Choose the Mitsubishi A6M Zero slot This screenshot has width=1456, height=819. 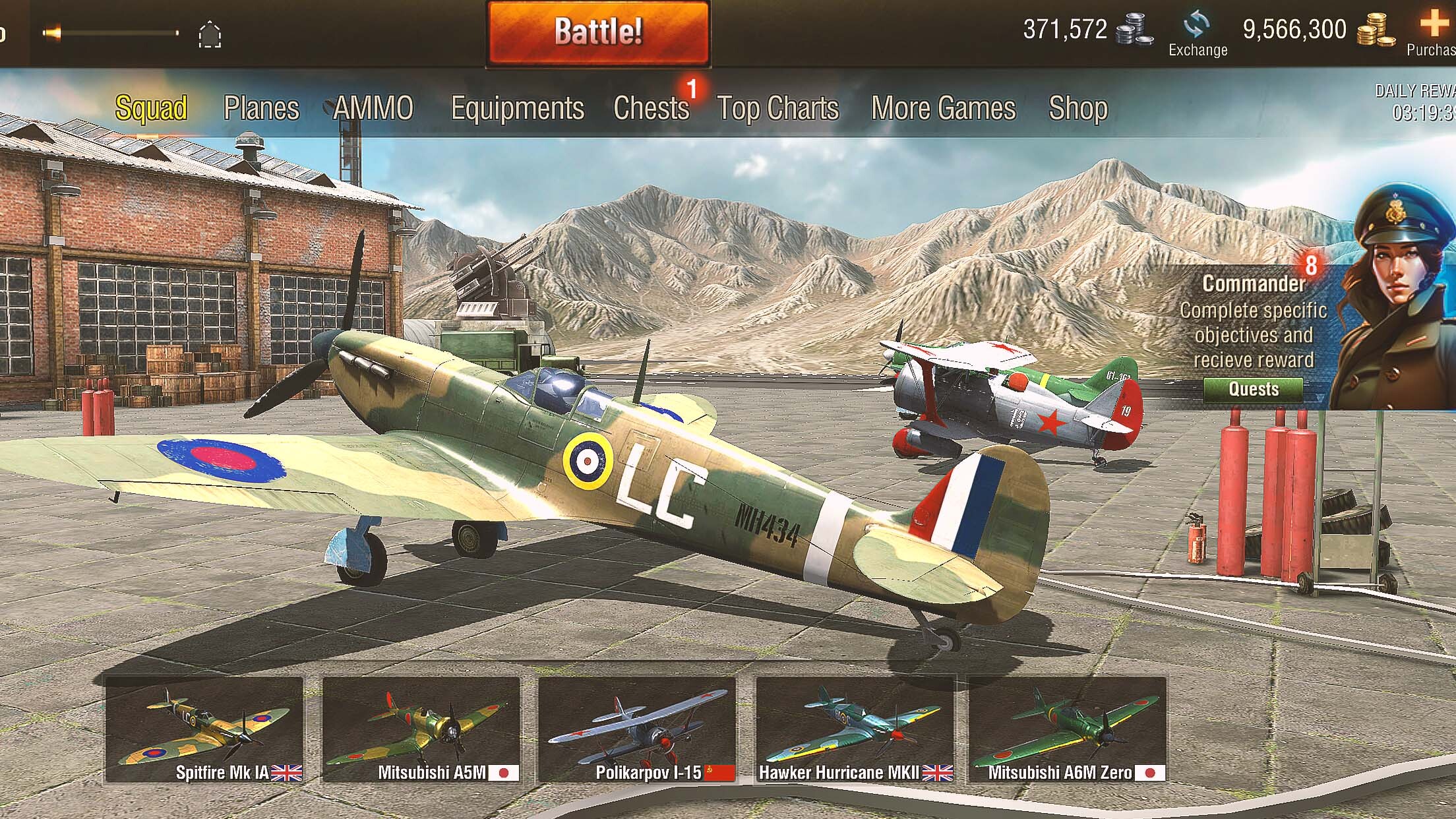coord(1067,729)
